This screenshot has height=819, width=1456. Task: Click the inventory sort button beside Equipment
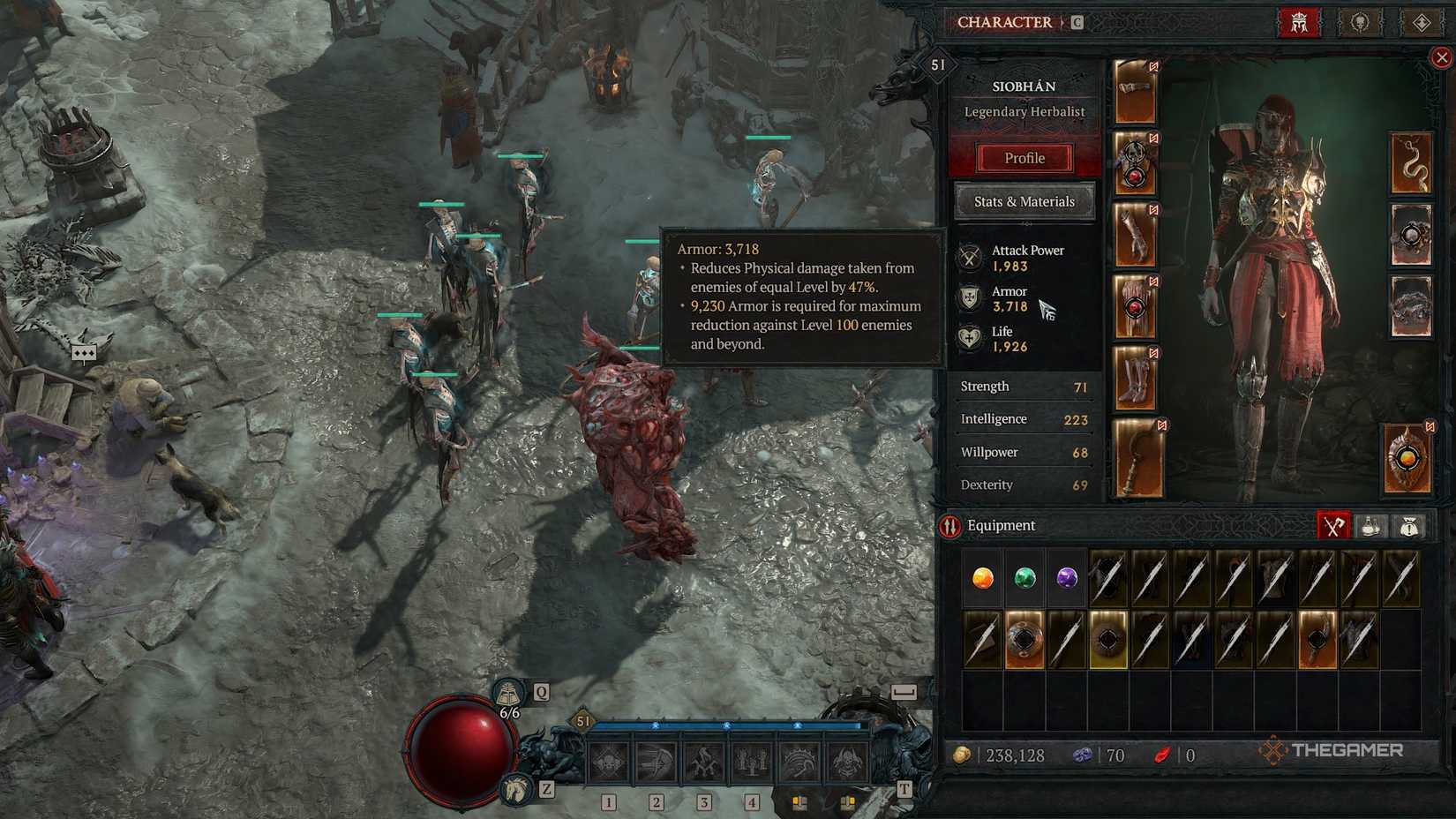949,527
